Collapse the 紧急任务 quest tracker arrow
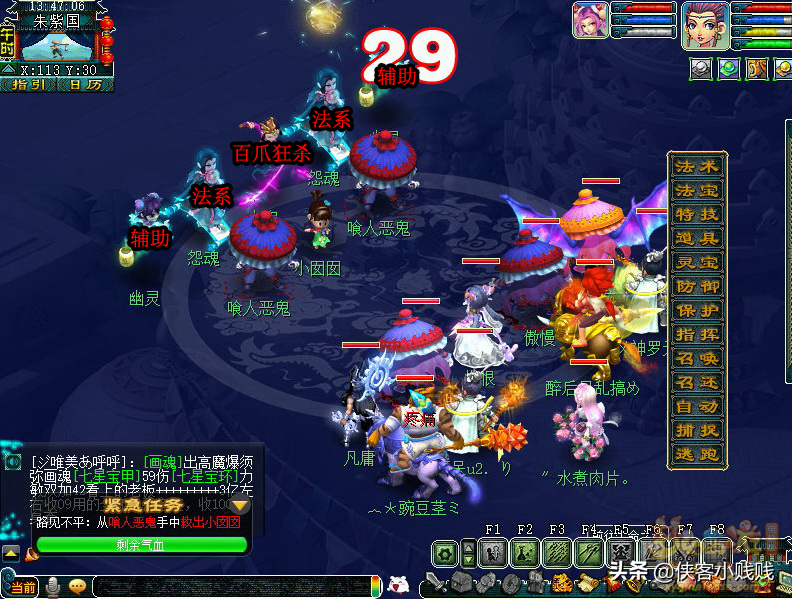This screenshot has width=792, height=599. (x=240, y=507)
